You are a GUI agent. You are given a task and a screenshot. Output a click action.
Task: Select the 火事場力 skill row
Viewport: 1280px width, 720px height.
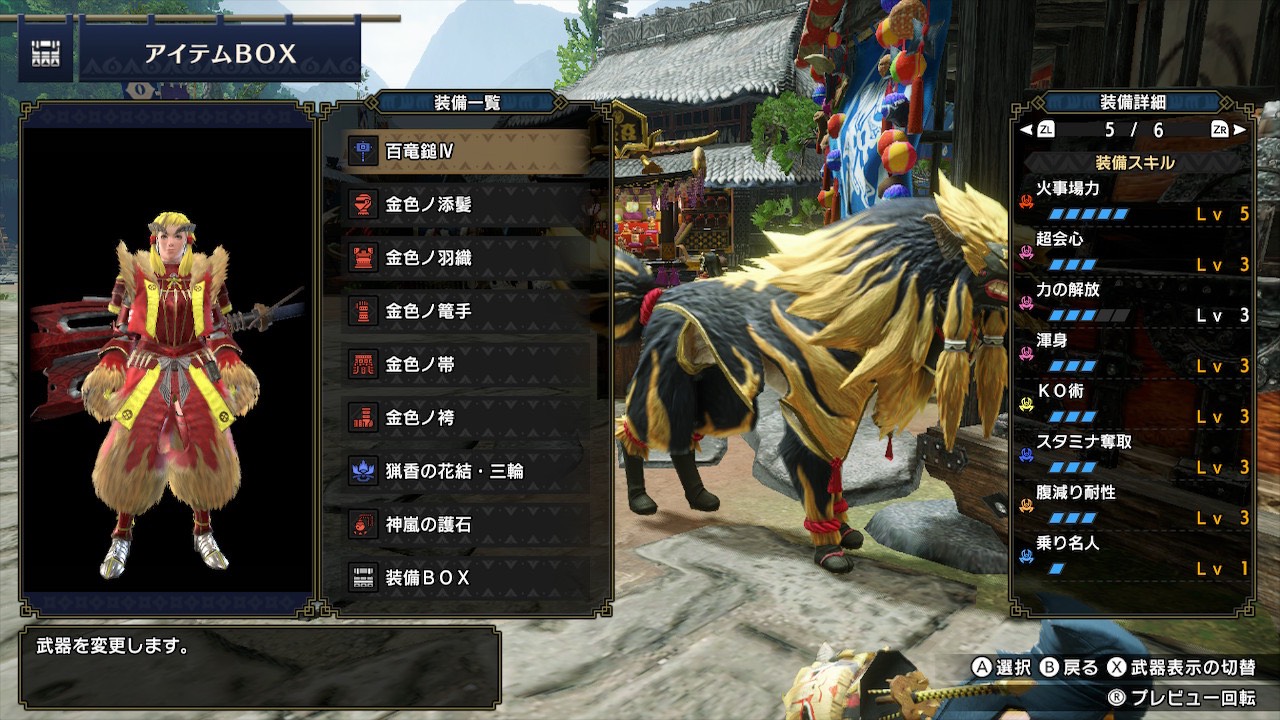click(x=1134, y=200)
